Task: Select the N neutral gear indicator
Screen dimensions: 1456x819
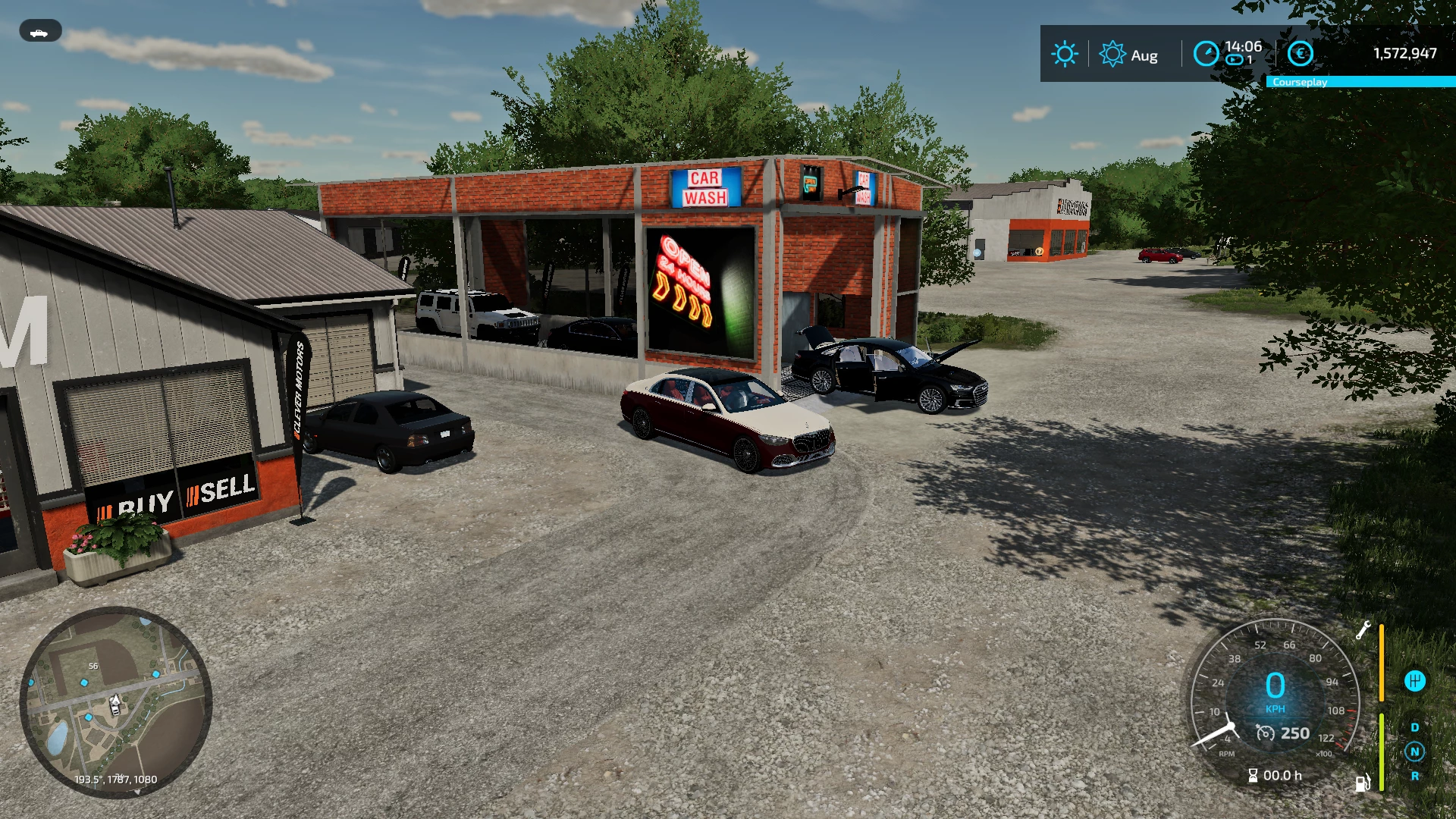Action: 1414,752
